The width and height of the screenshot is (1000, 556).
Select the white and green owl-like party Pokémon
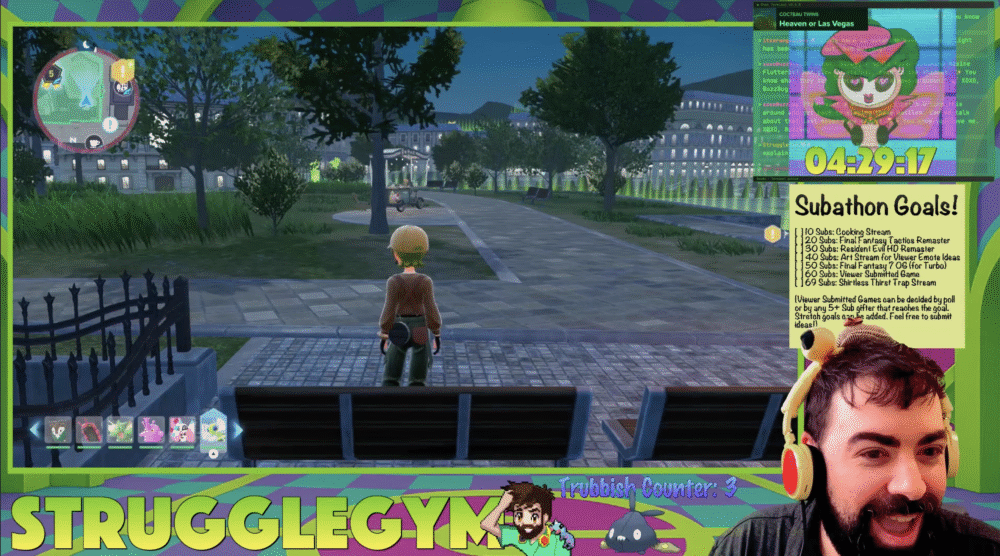click(57, 430)
